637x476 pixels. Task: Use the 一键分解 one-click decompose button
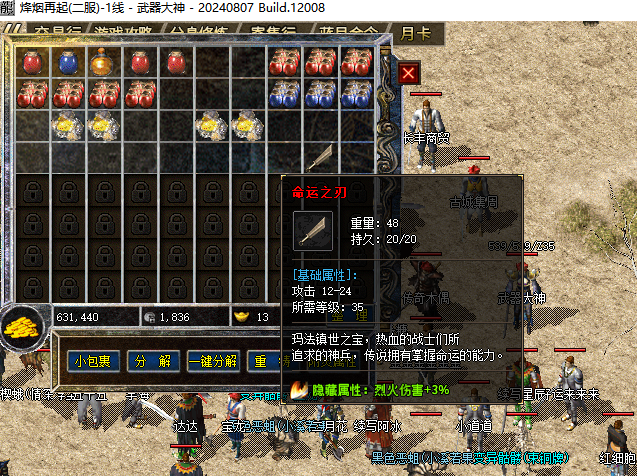212,361
